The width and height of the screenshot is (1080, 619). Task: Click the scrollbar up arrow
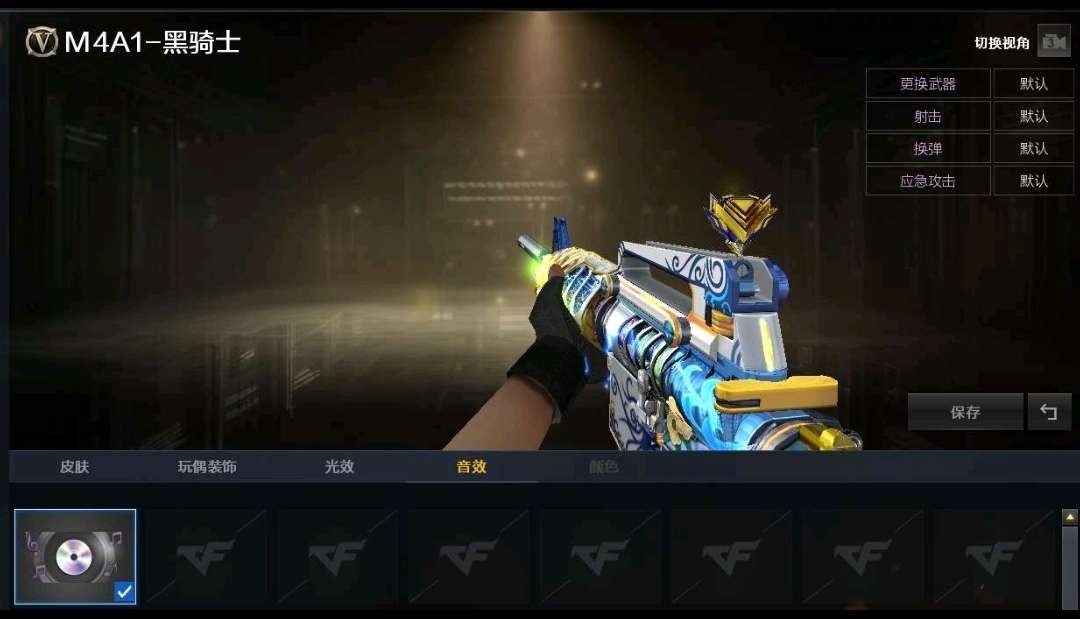[1070, 517]
